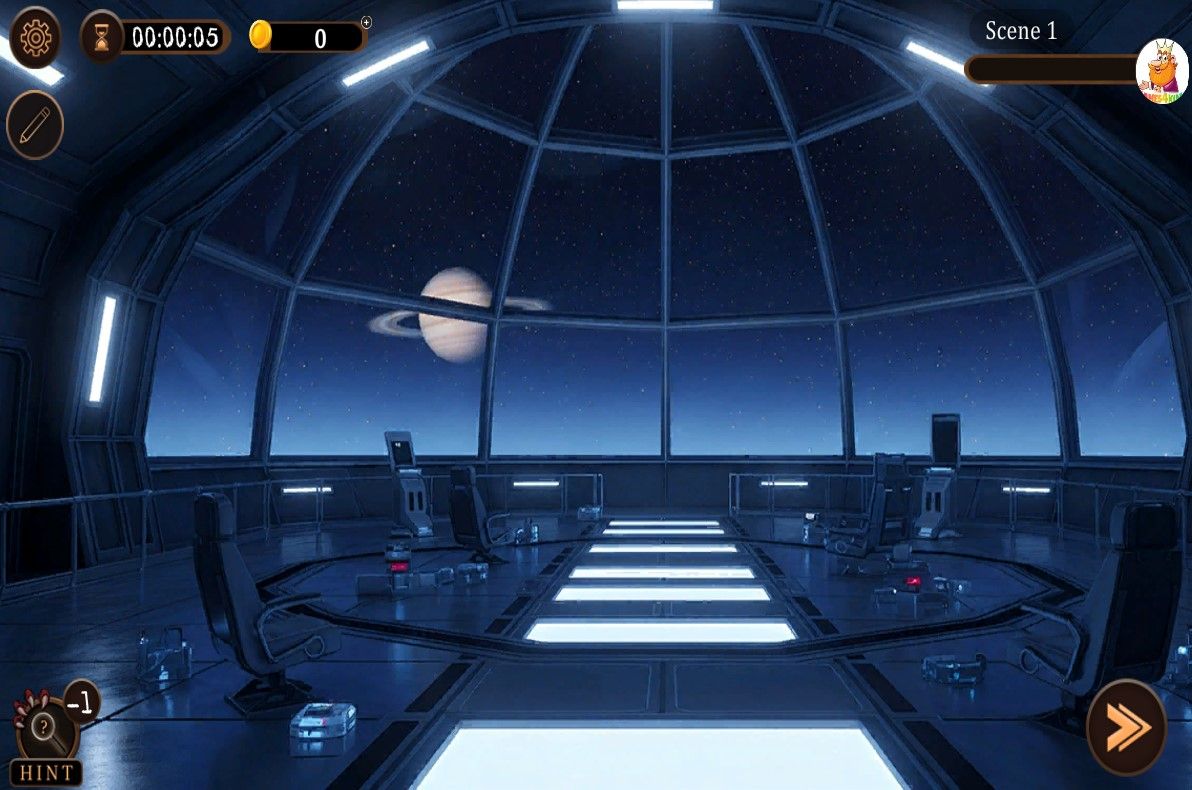Tap the orange double-arrow skip button
The image size is (1192, 790).
tap(1126, 727)
